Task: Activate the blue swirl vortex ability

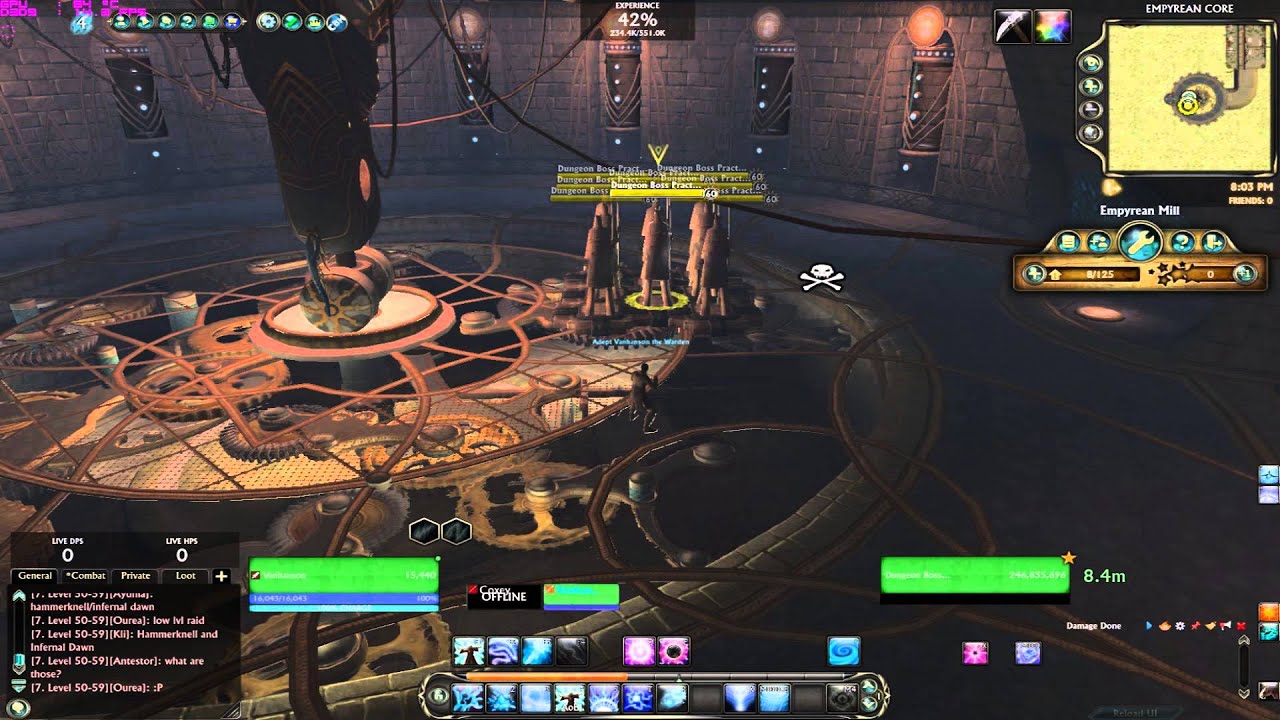Action: (843, 652)
